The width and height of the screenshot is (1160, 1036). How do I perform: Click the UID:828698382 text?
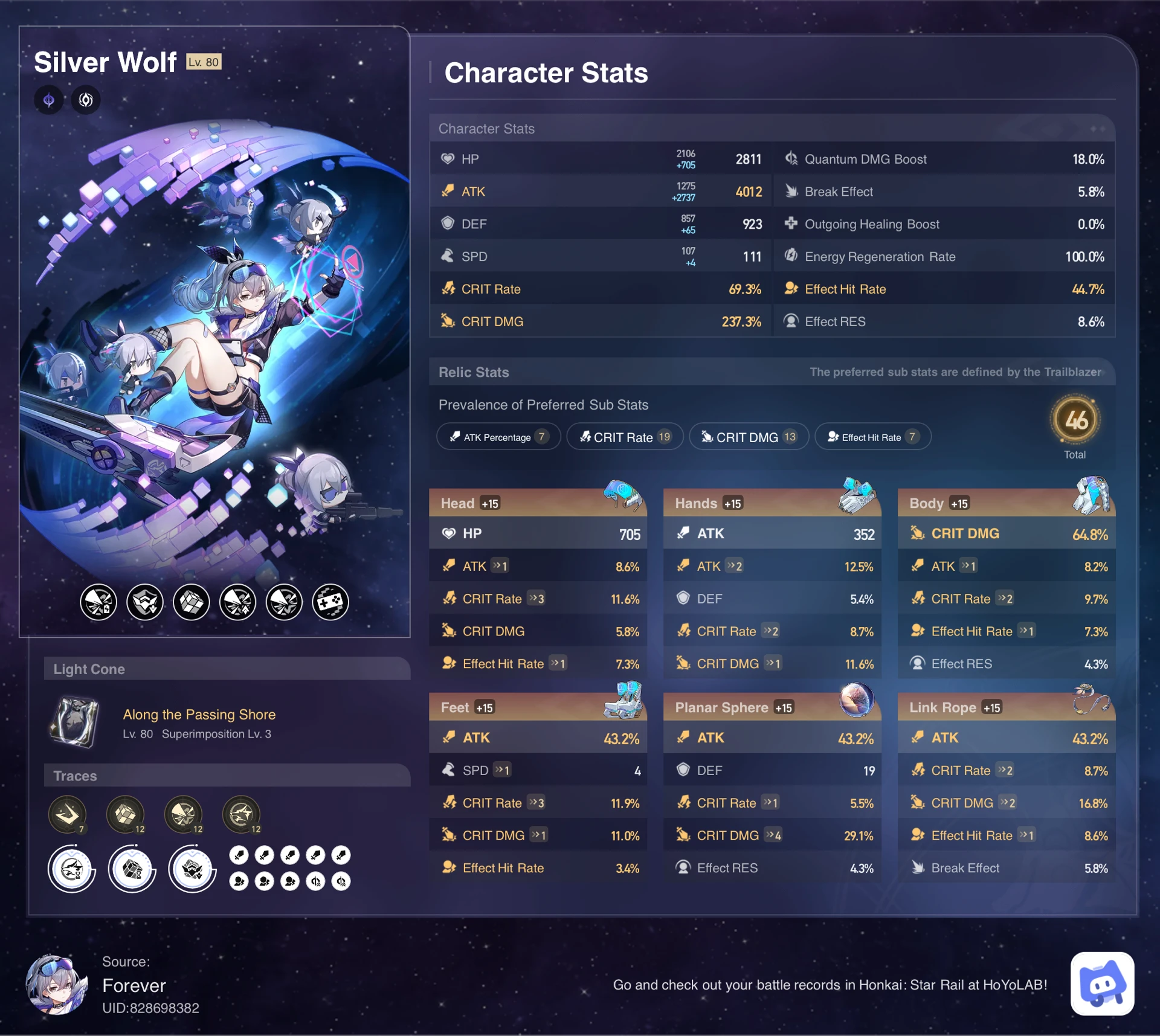tap(151, 1008)
